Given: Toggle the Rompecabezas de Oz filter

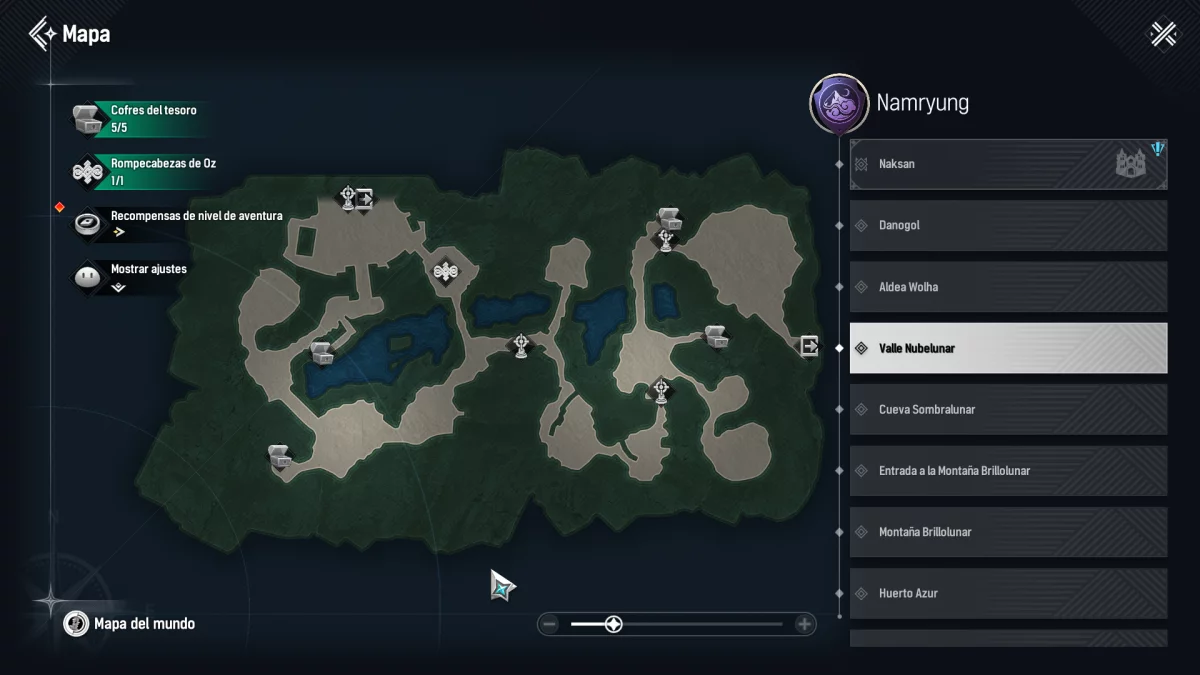Looking at the screenshot, I should (140, 171).
